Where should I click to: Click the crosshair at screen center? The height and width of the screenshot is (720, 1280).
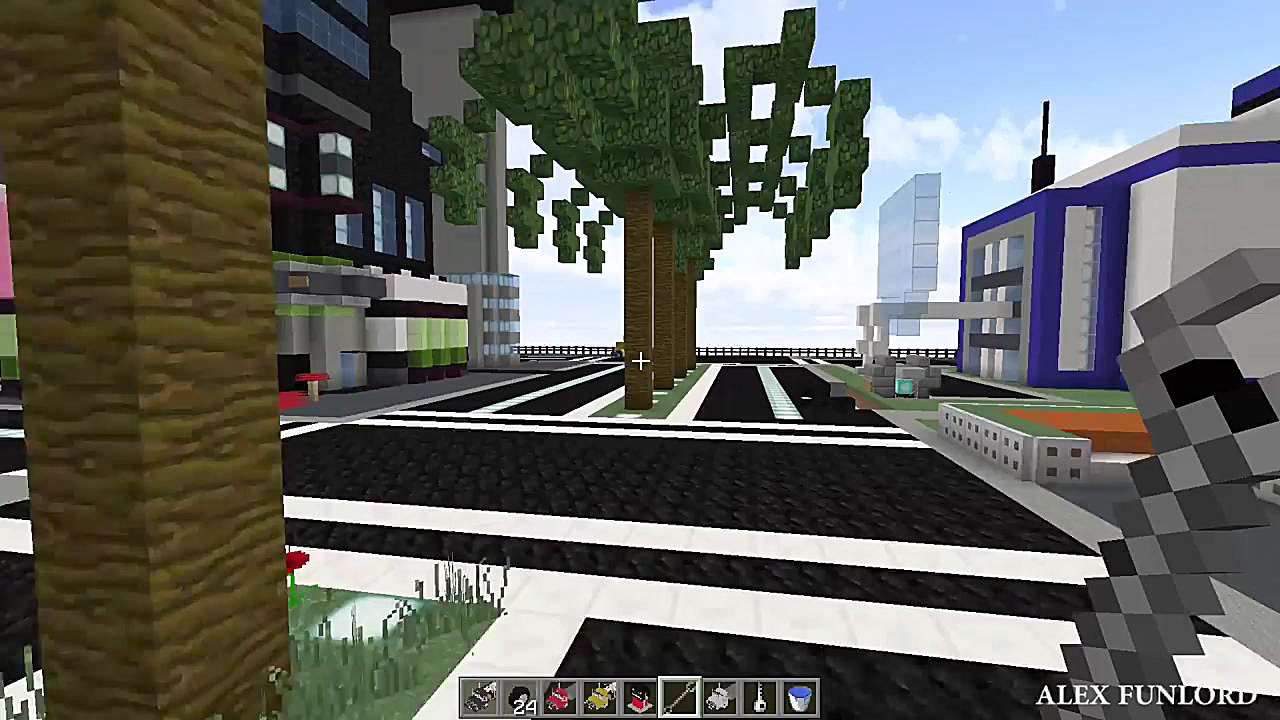point(640,360)
